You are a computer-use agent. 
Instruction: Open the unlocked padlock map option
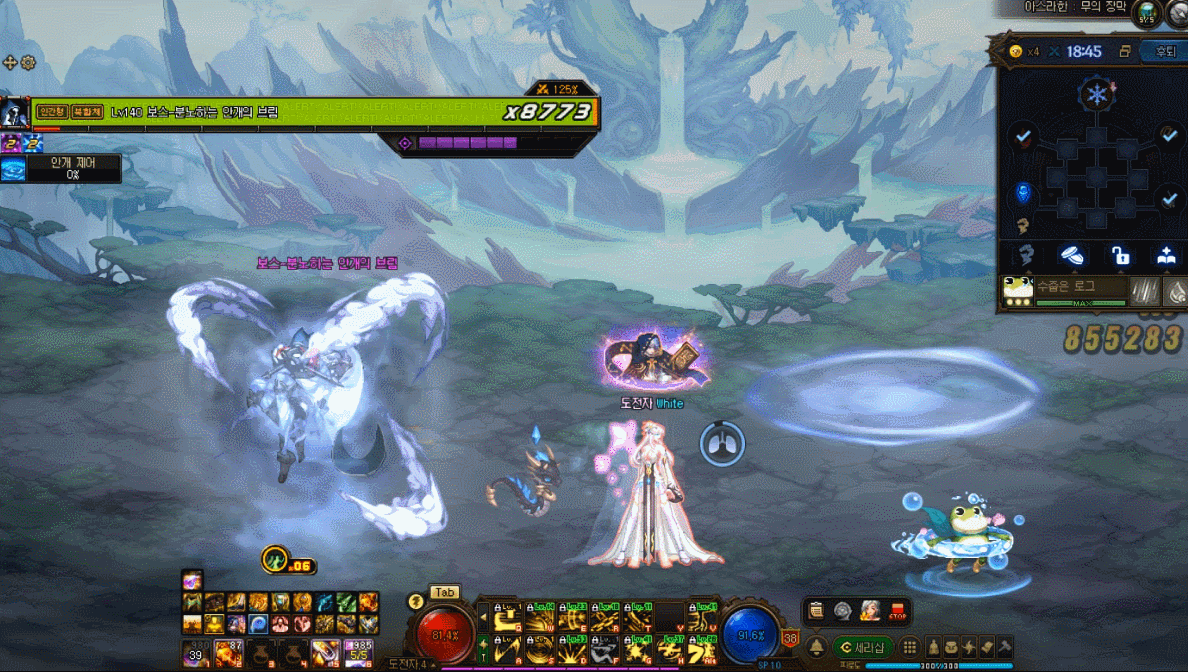[1120, 255]
